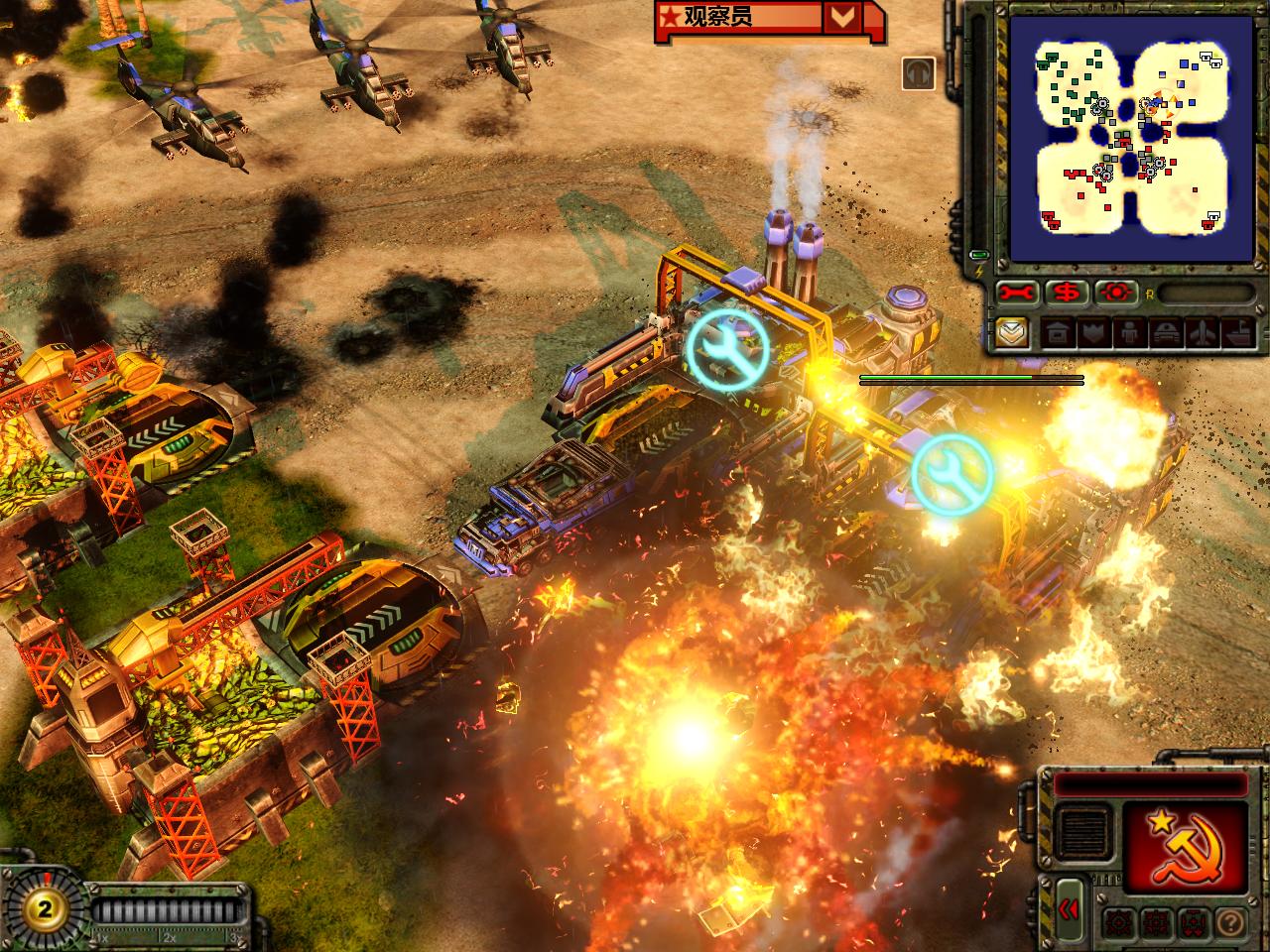
Task: Select the dollar-sign sell button
Action: [1068, 293]
